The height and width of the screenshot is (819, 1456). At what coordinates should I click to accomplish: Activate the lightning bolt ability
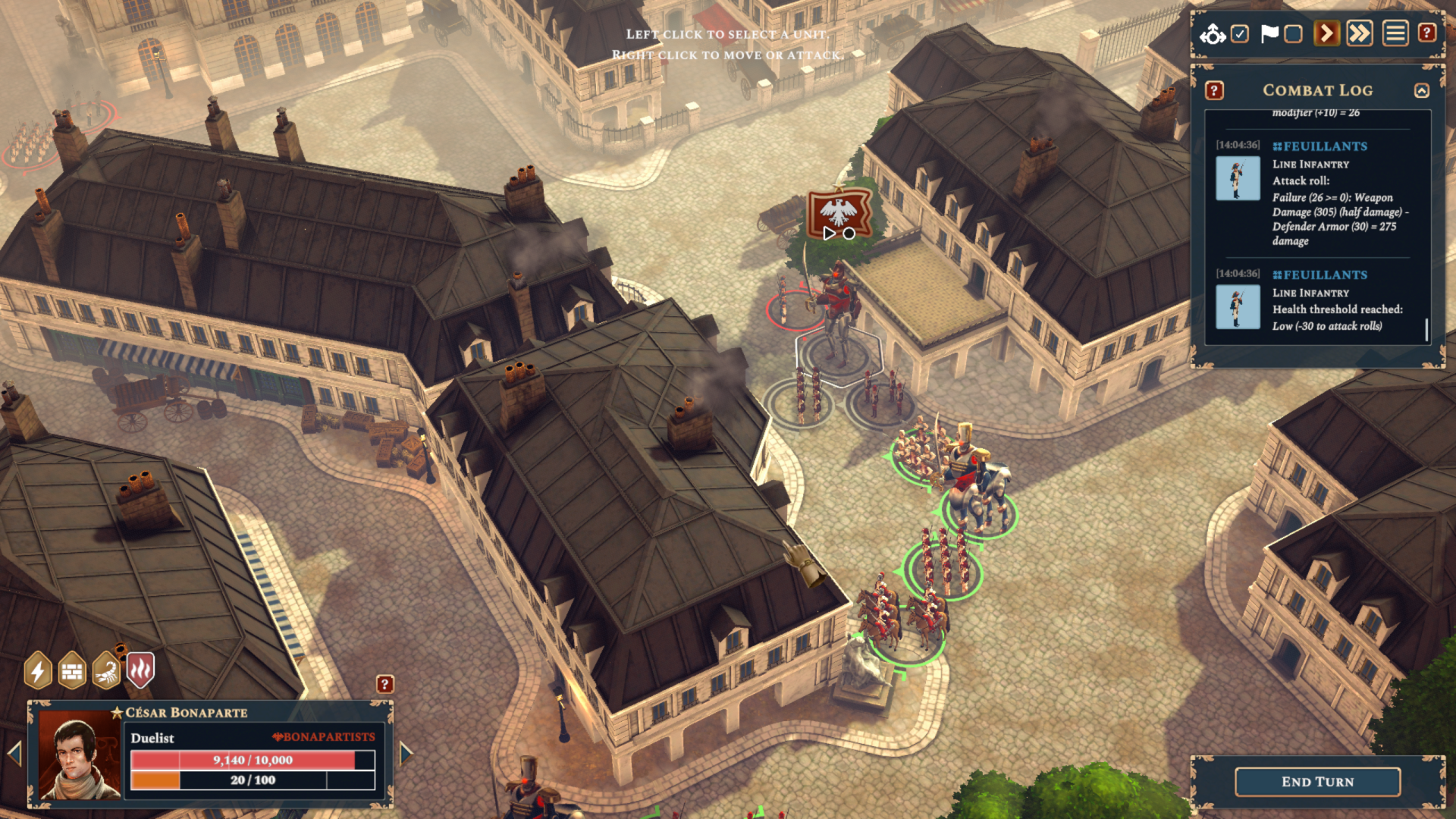coord(38,671)
